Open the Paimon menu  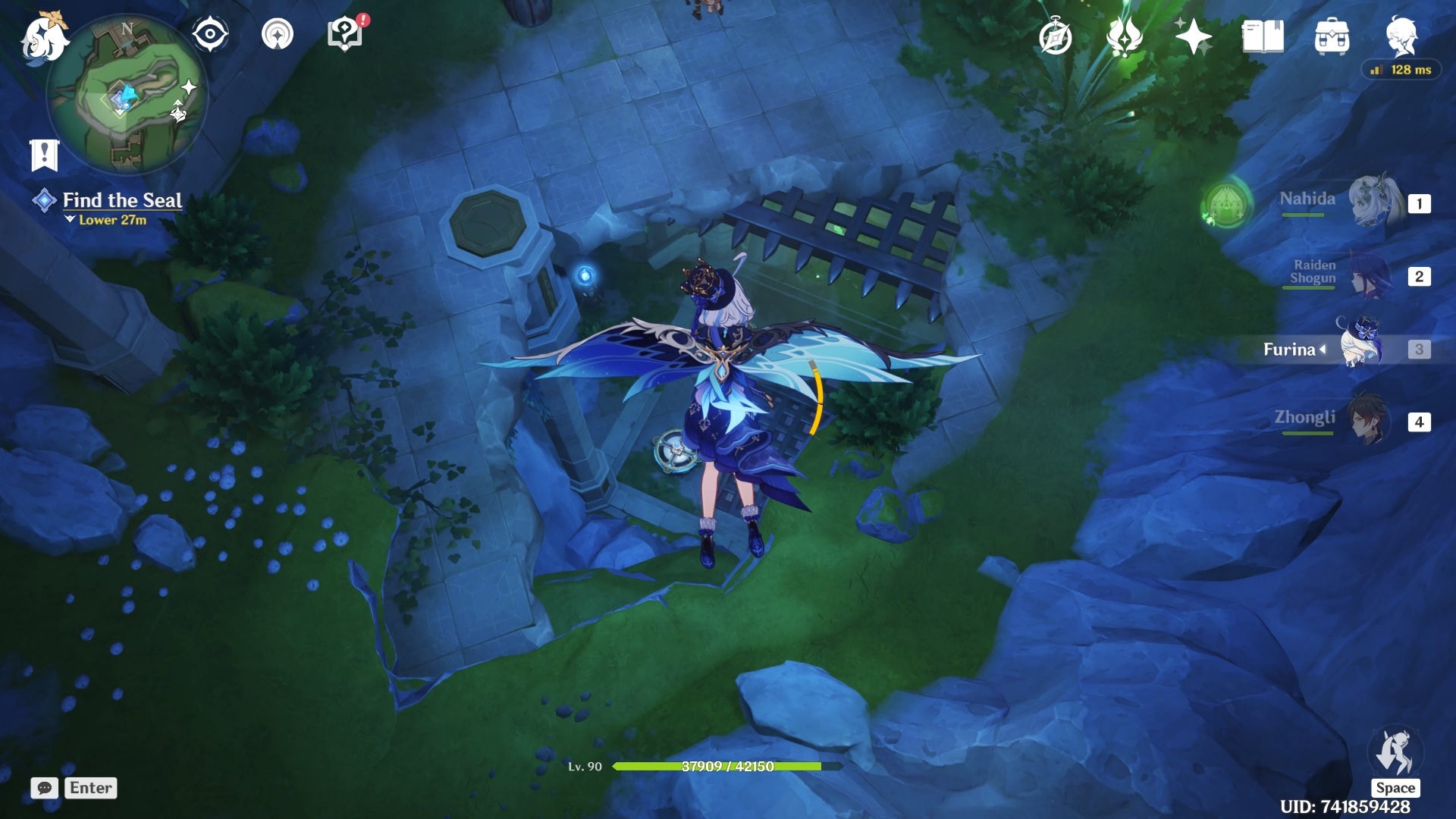pos(42,38)
